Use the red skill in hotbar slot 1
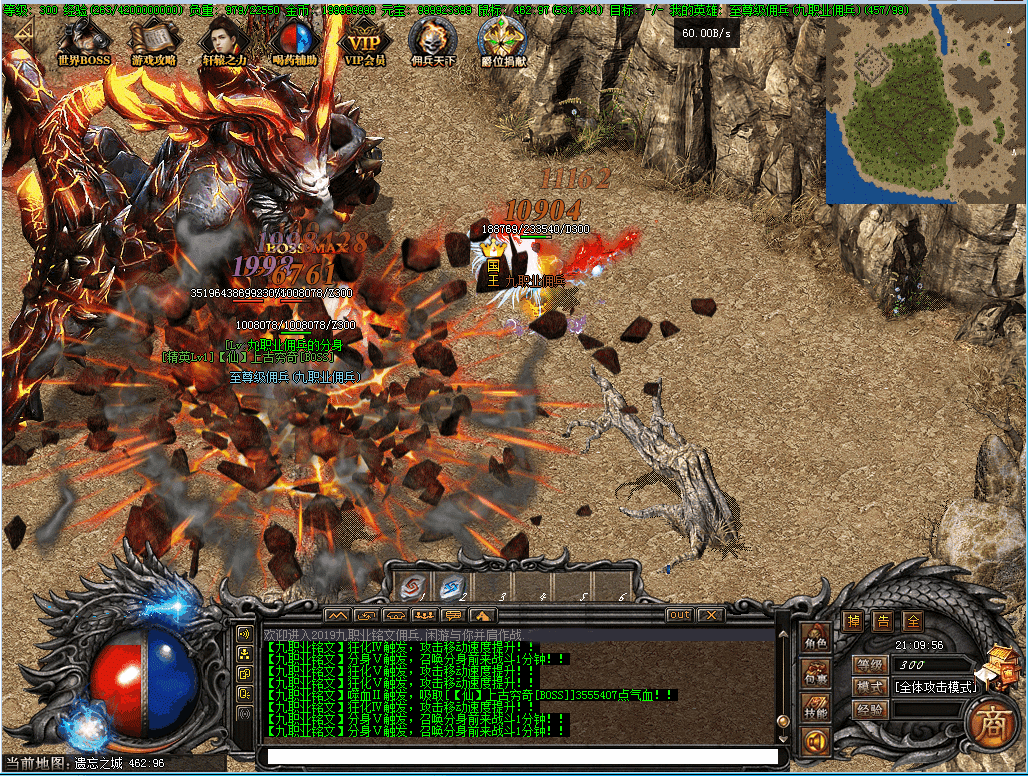The height and width of the screenshot is (776, 1028). pos(411,587)
